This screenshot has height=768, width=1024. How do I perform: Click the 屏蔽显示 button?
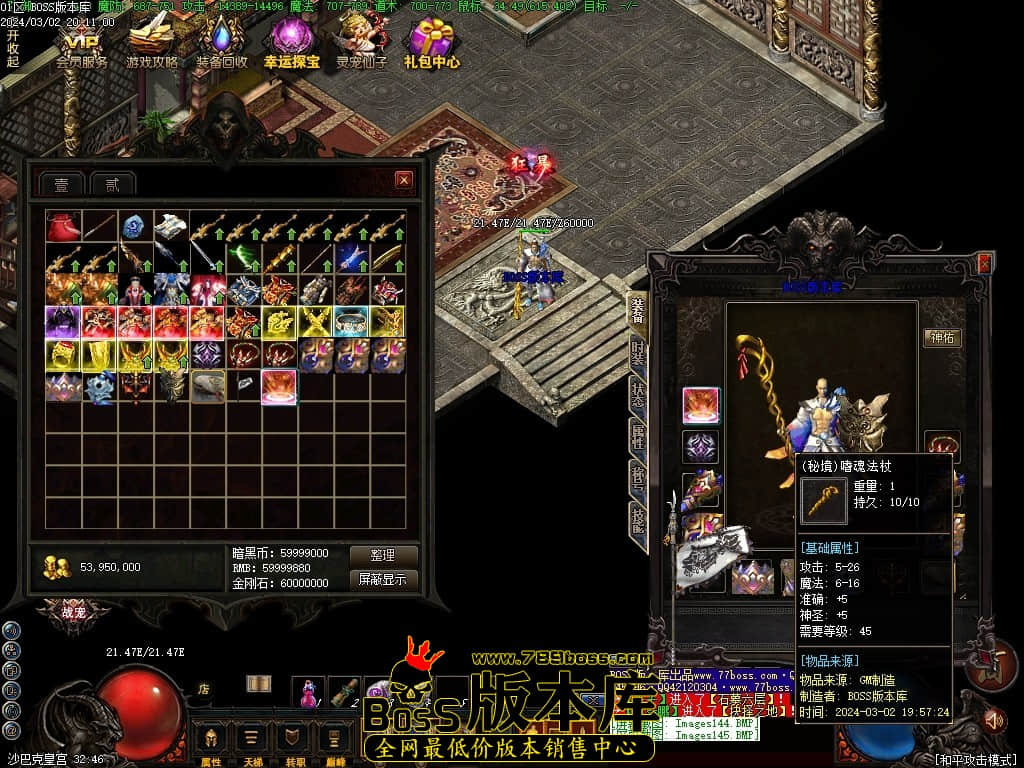coord(383,579)
